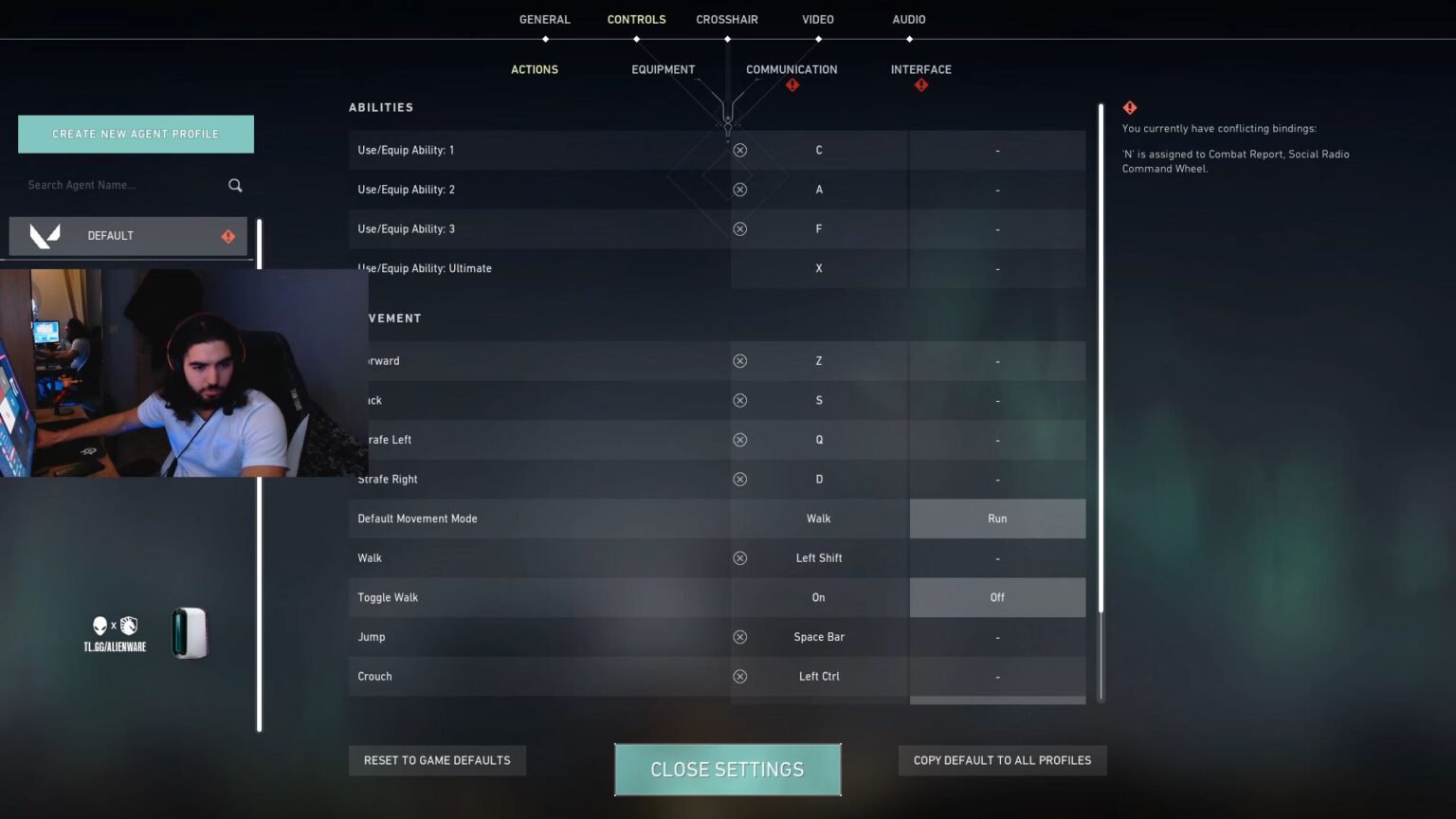Click the magnifier icon in agent search

pos(234,185)
